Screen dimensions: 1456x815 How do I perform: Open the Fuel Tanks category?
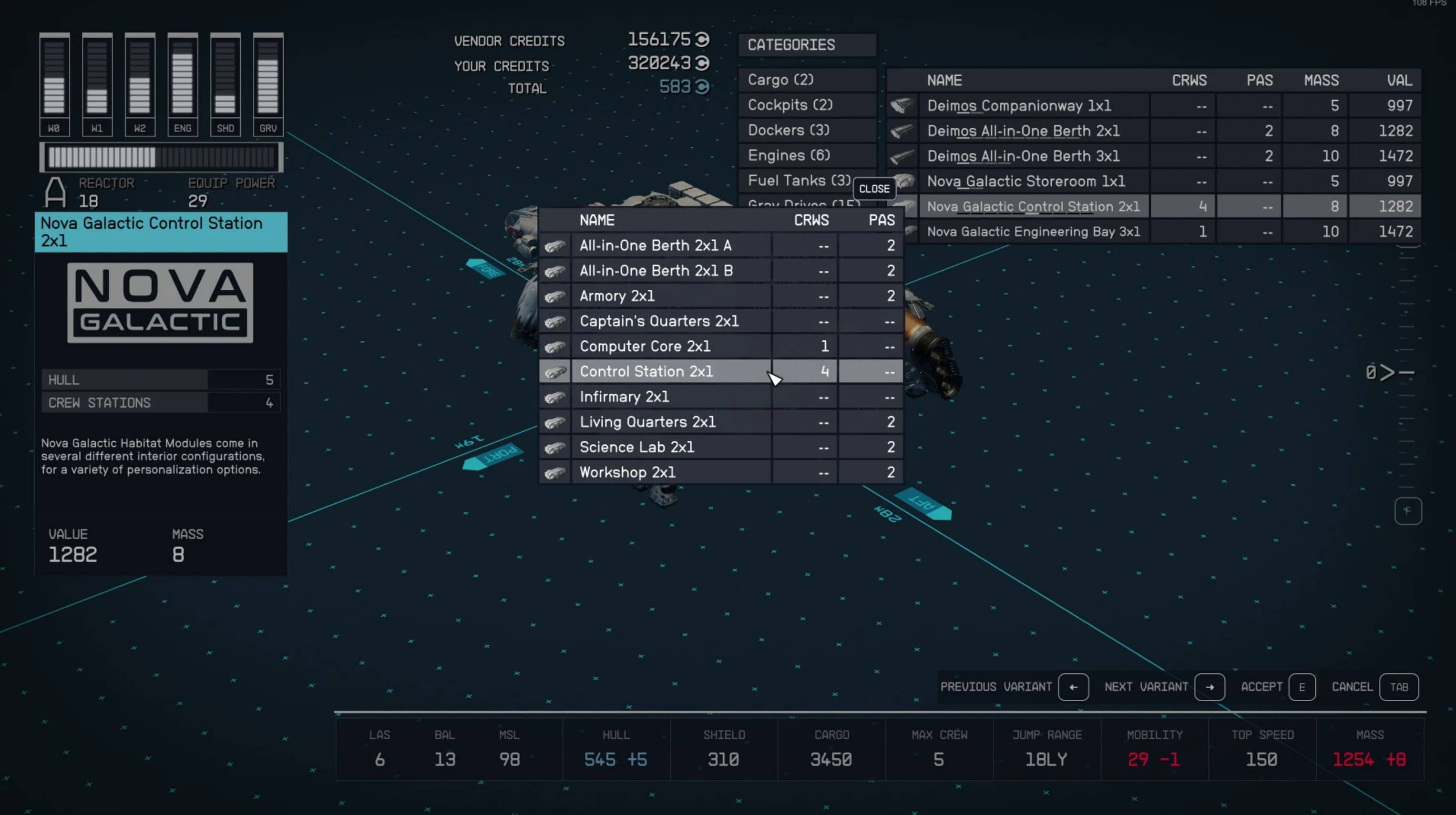tap(798, 181)
